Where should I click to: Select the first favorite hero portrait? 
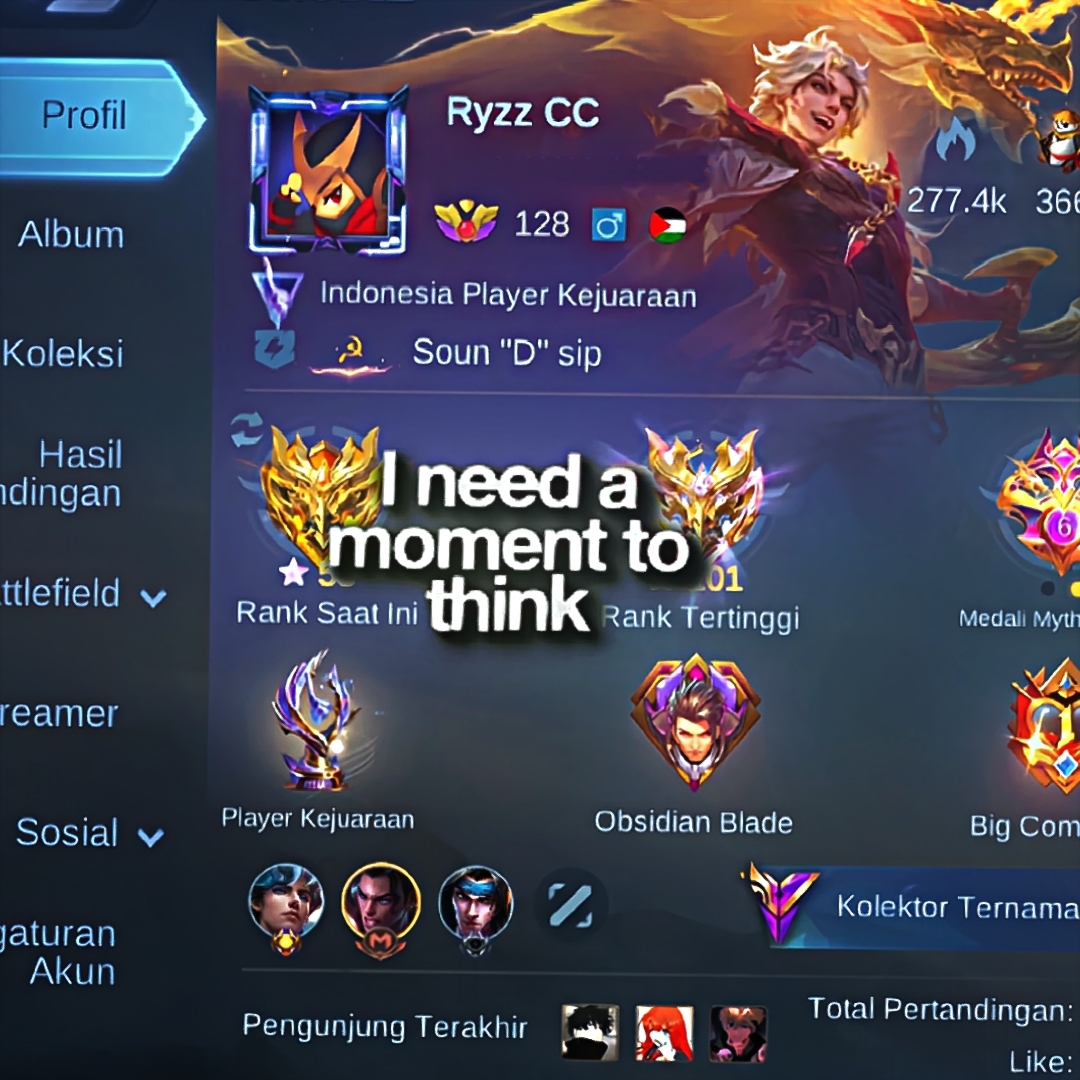[x=287, y=903]
